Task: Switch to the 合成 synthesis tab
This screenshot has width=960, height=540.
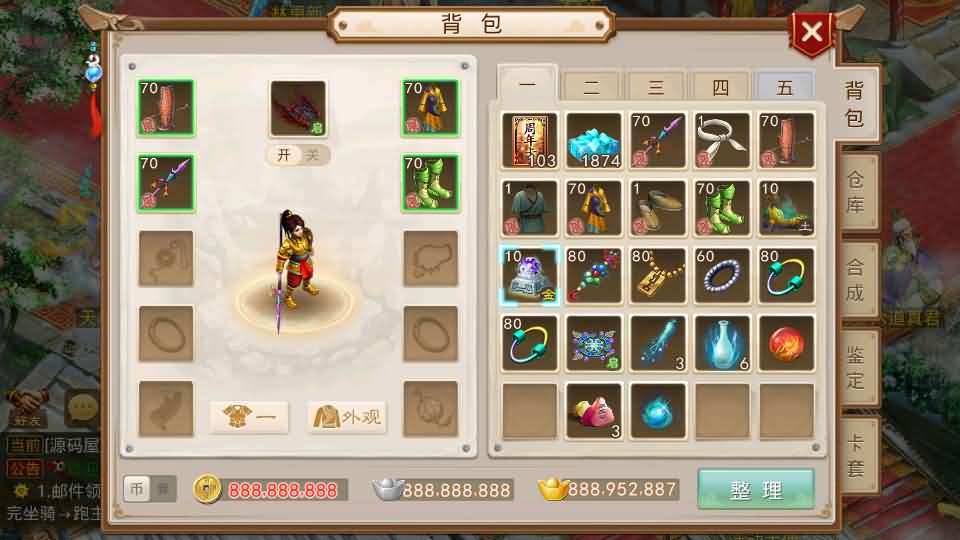Action: (x=855, y=280)
